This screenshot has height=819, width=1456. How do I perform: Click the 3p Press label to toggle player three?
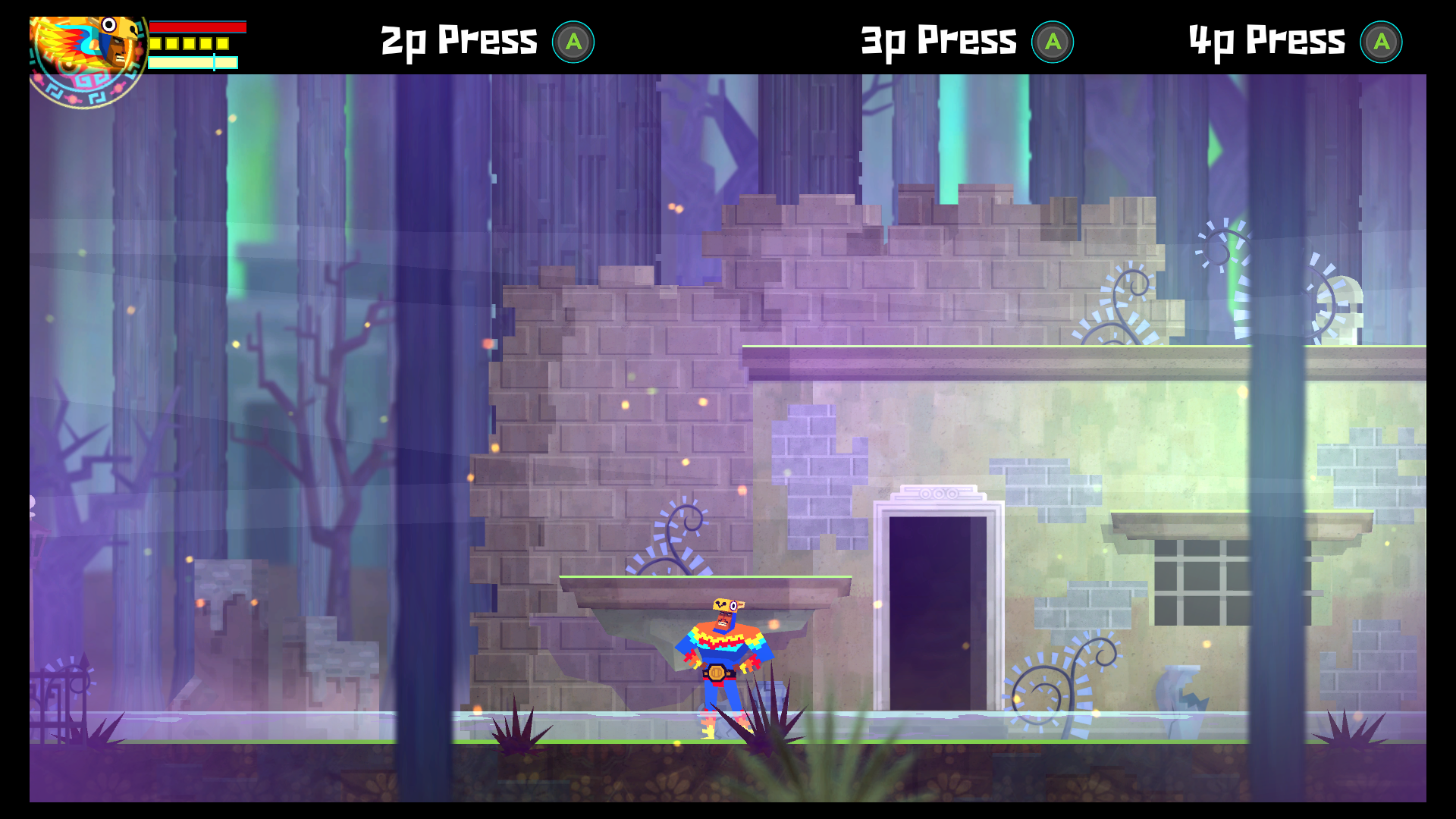(x=938, y=42)
